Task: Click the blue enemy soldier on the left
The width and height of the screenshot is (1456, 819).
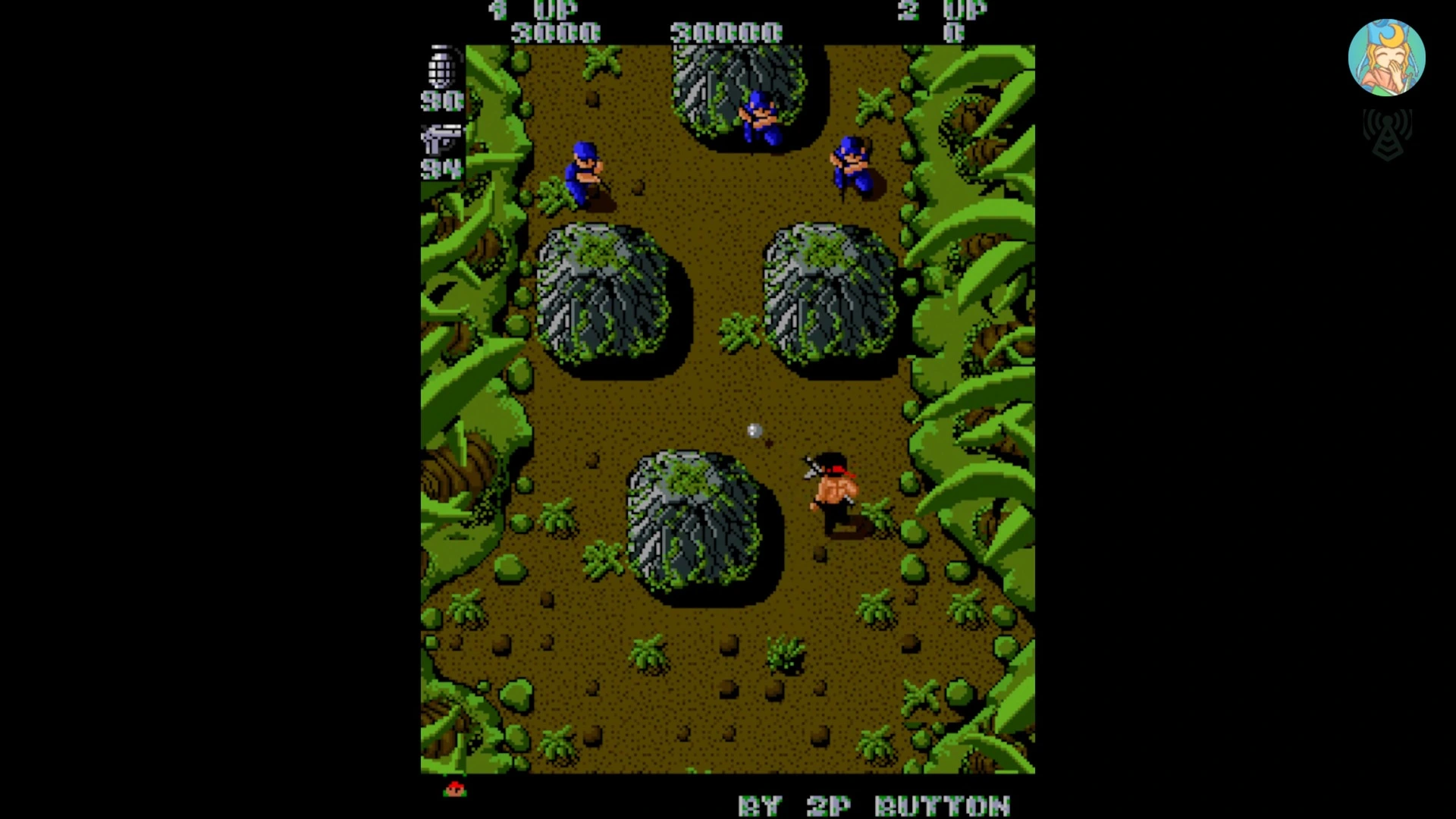Action: click(584, 174)
